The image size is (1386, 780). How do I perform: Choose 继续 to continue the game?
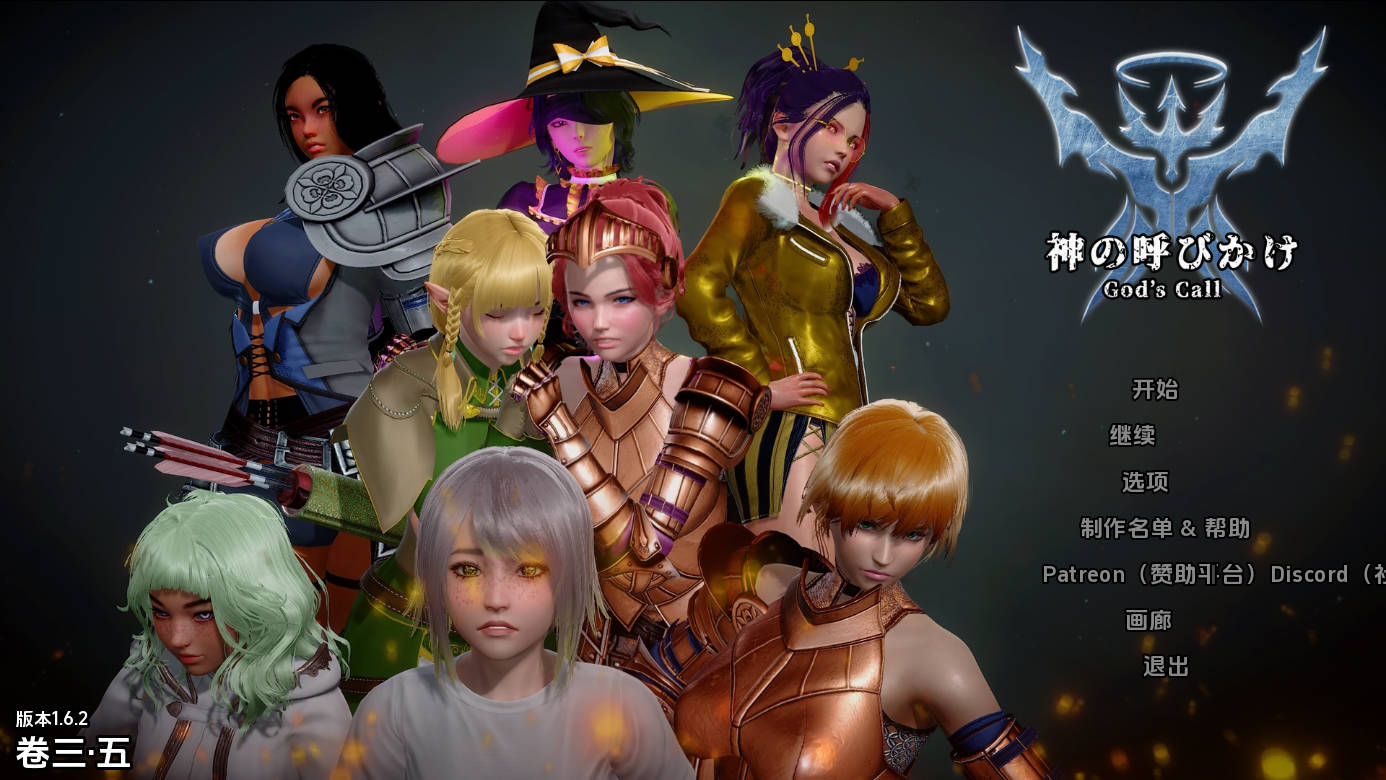(1133, 435)
